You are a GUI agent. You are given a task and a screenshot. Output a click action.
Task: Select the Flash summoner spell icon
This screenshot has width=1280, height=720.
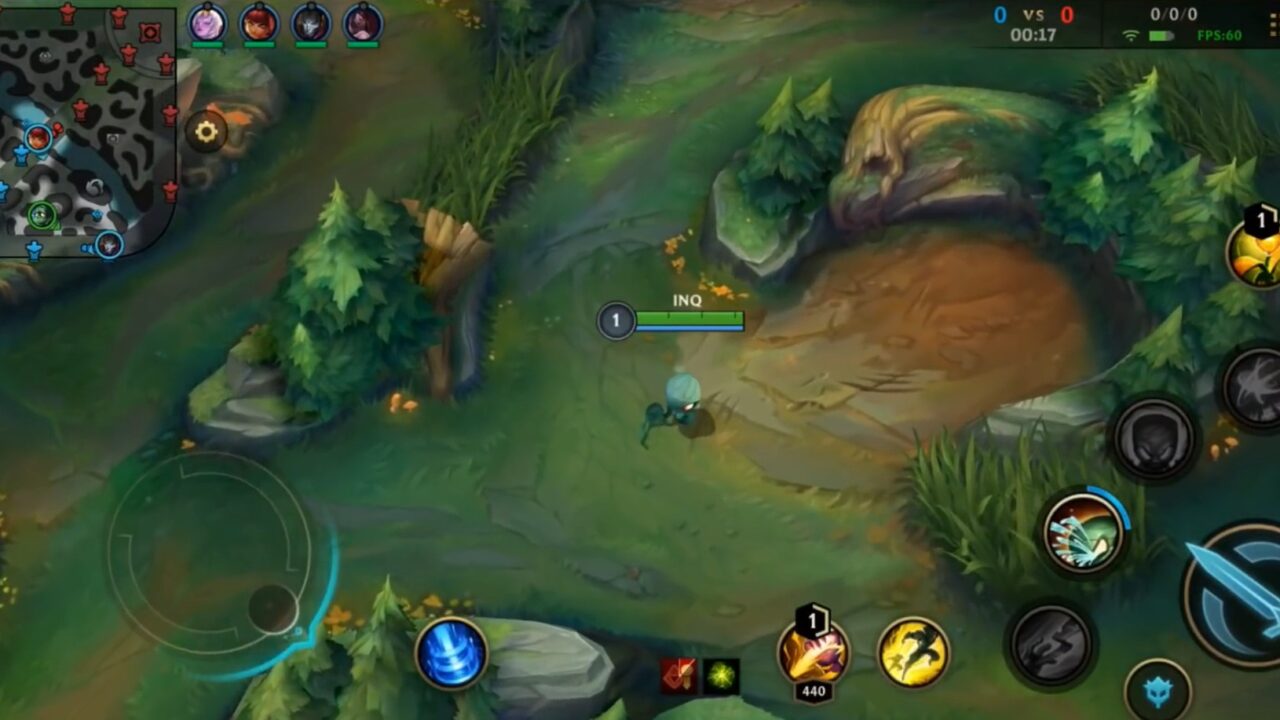coord(908,652)
